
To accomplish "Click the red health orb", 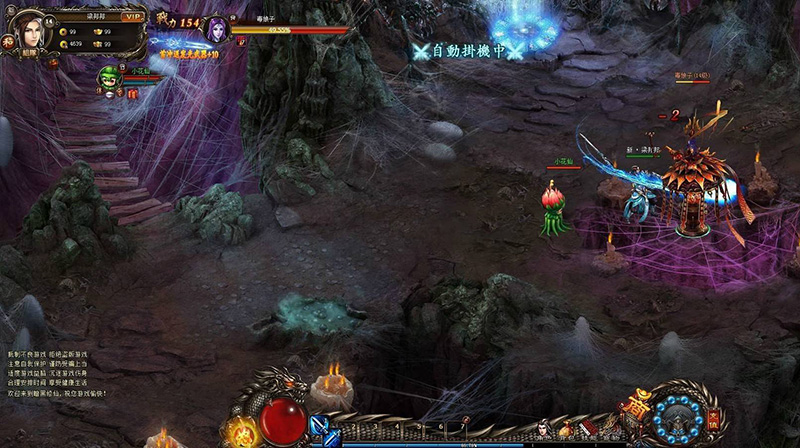I will tap(282, 417).
